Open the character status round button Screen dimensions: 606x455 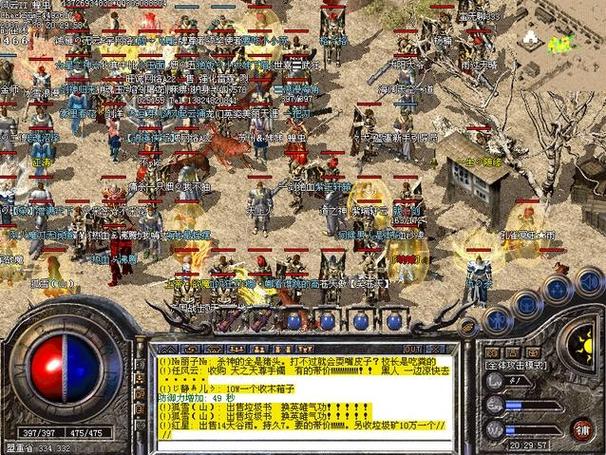(x=497, y=320)
